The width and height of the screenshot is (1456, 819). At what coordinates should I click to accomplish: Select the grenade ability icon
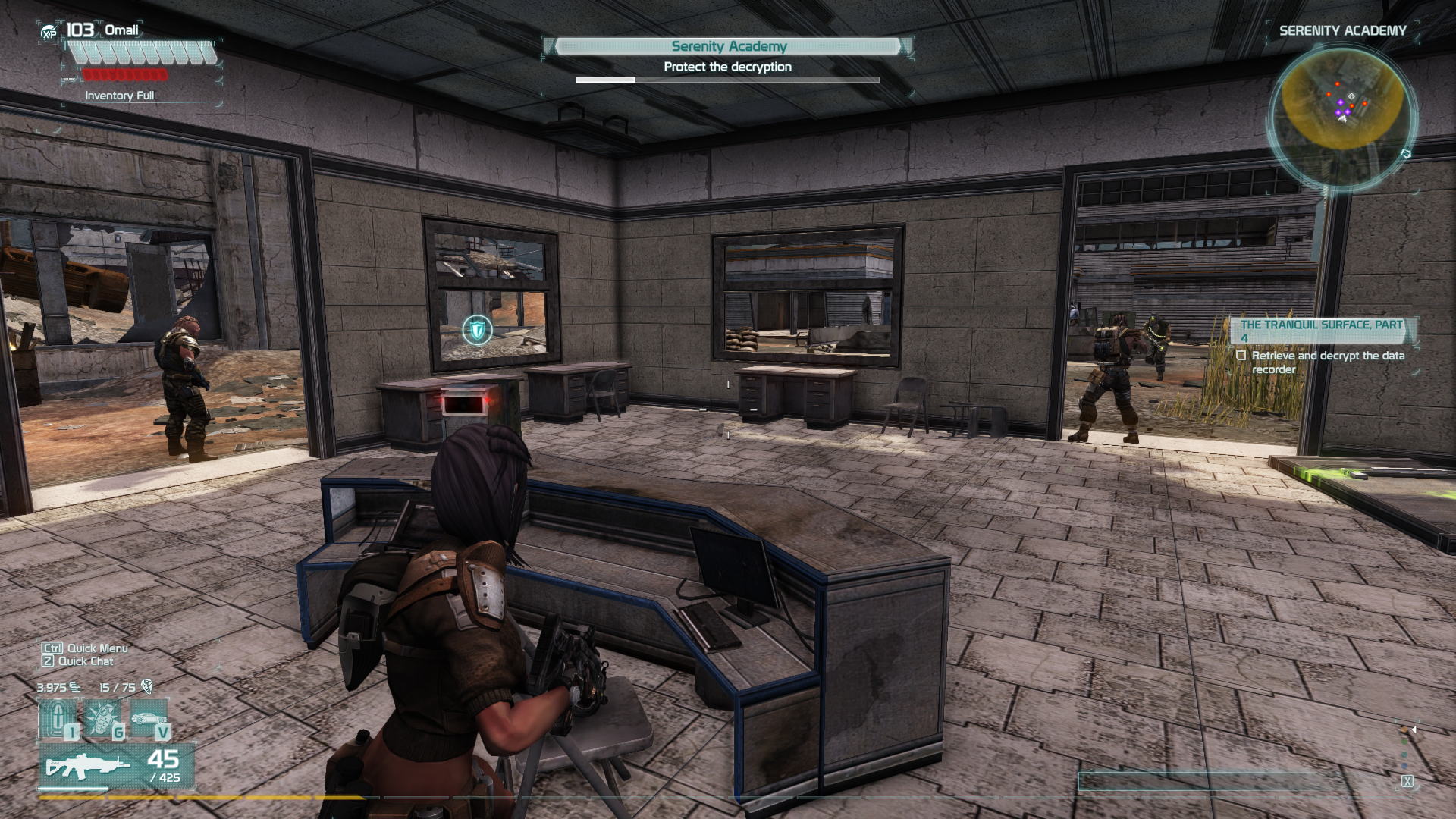(102, 718)
